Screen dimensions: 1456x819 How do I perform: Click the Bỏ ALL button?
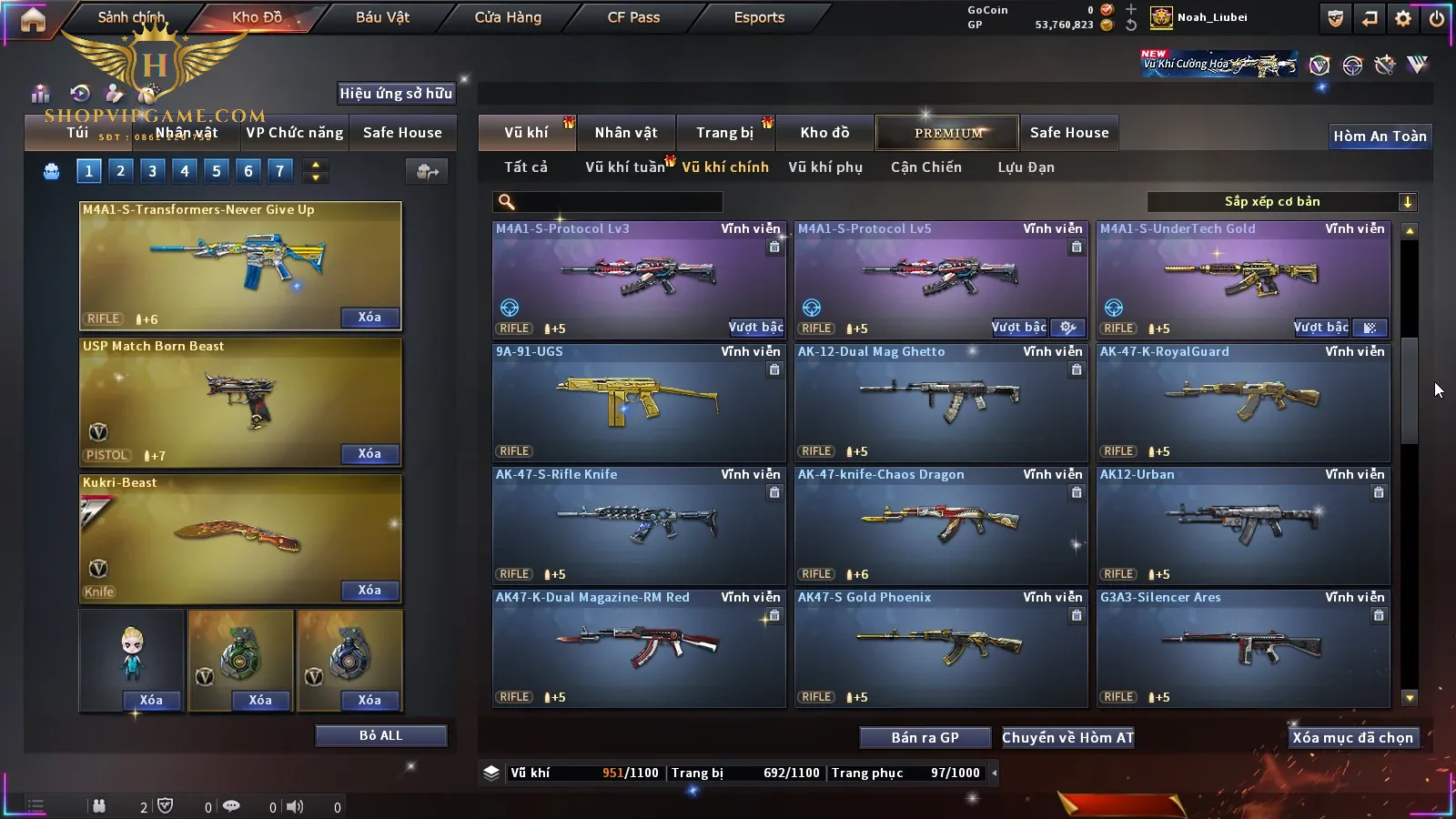tap(380, 735)
